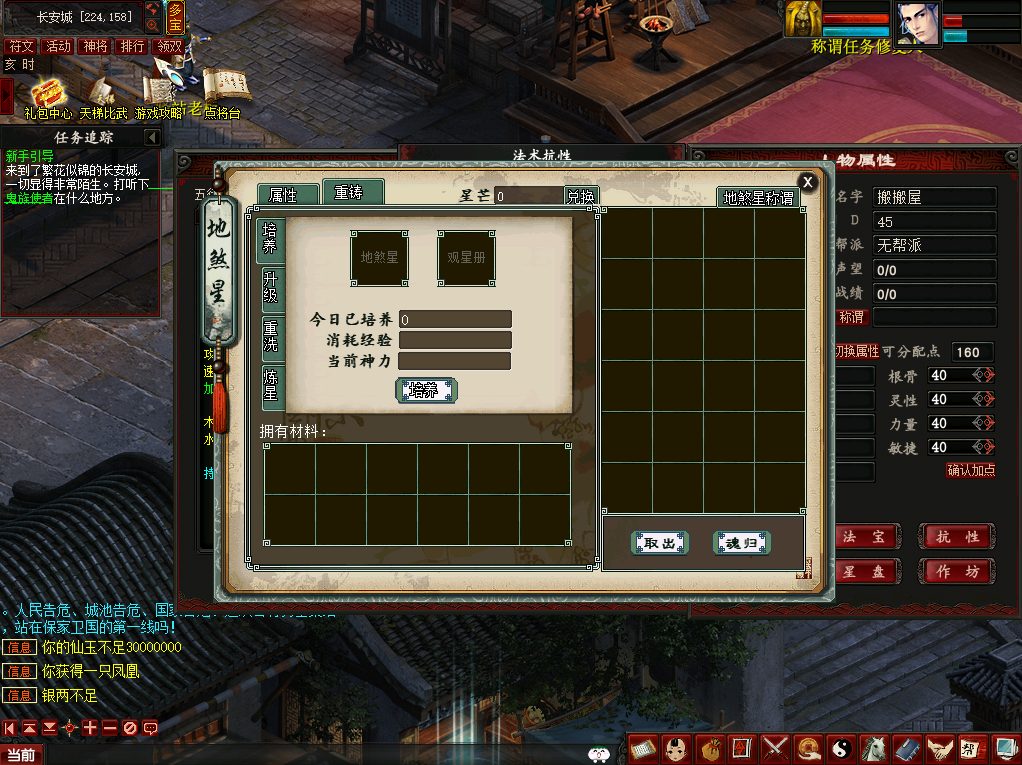Viewport: 1022px width, 765px height.
Task: Click the 魂归 button
Action: pyautogui.click(x=741, y=543)
